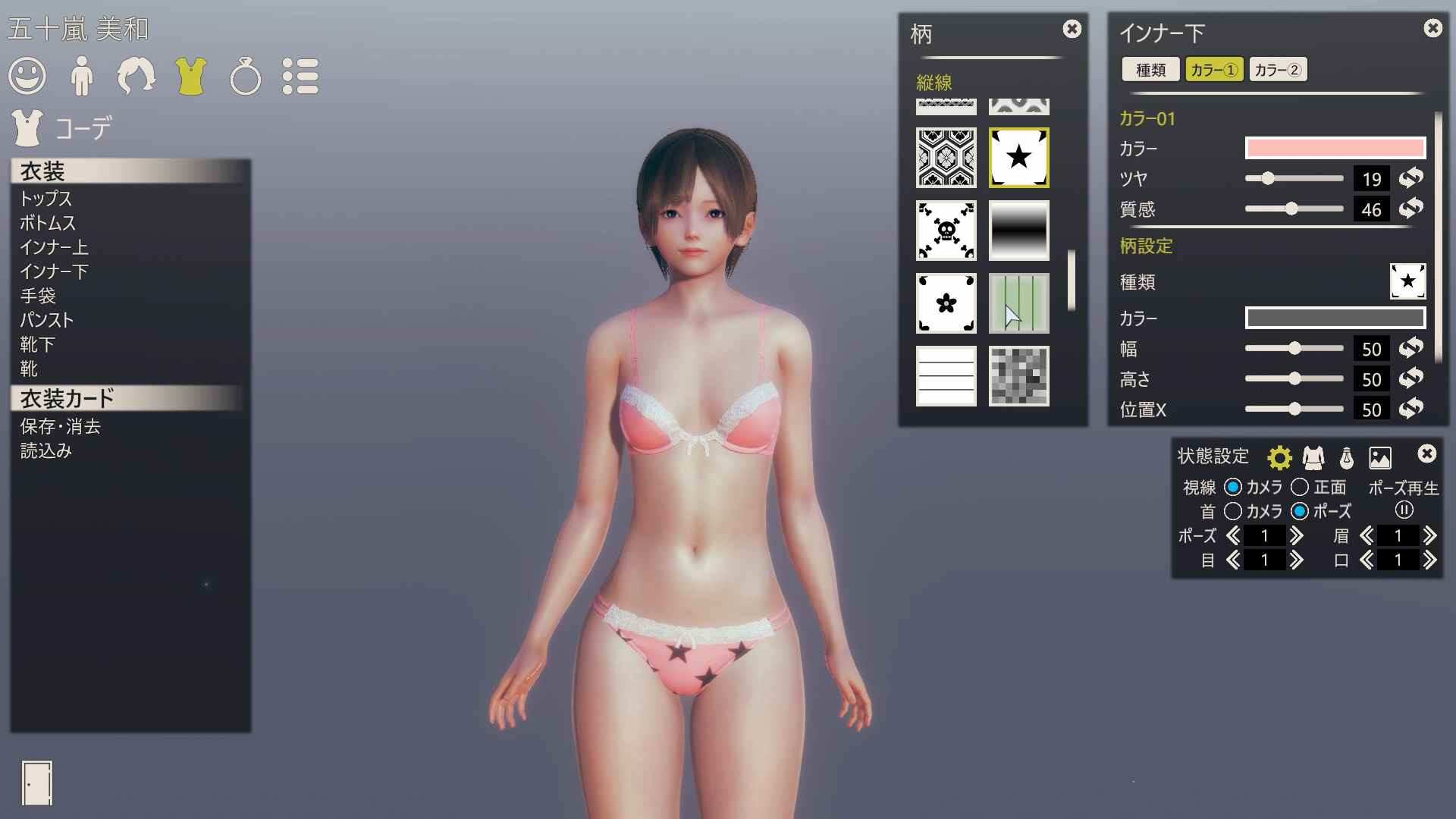Open the hair customization category icon
Image resolution: width=1456 pixels, height=819 pixels.
136,77
